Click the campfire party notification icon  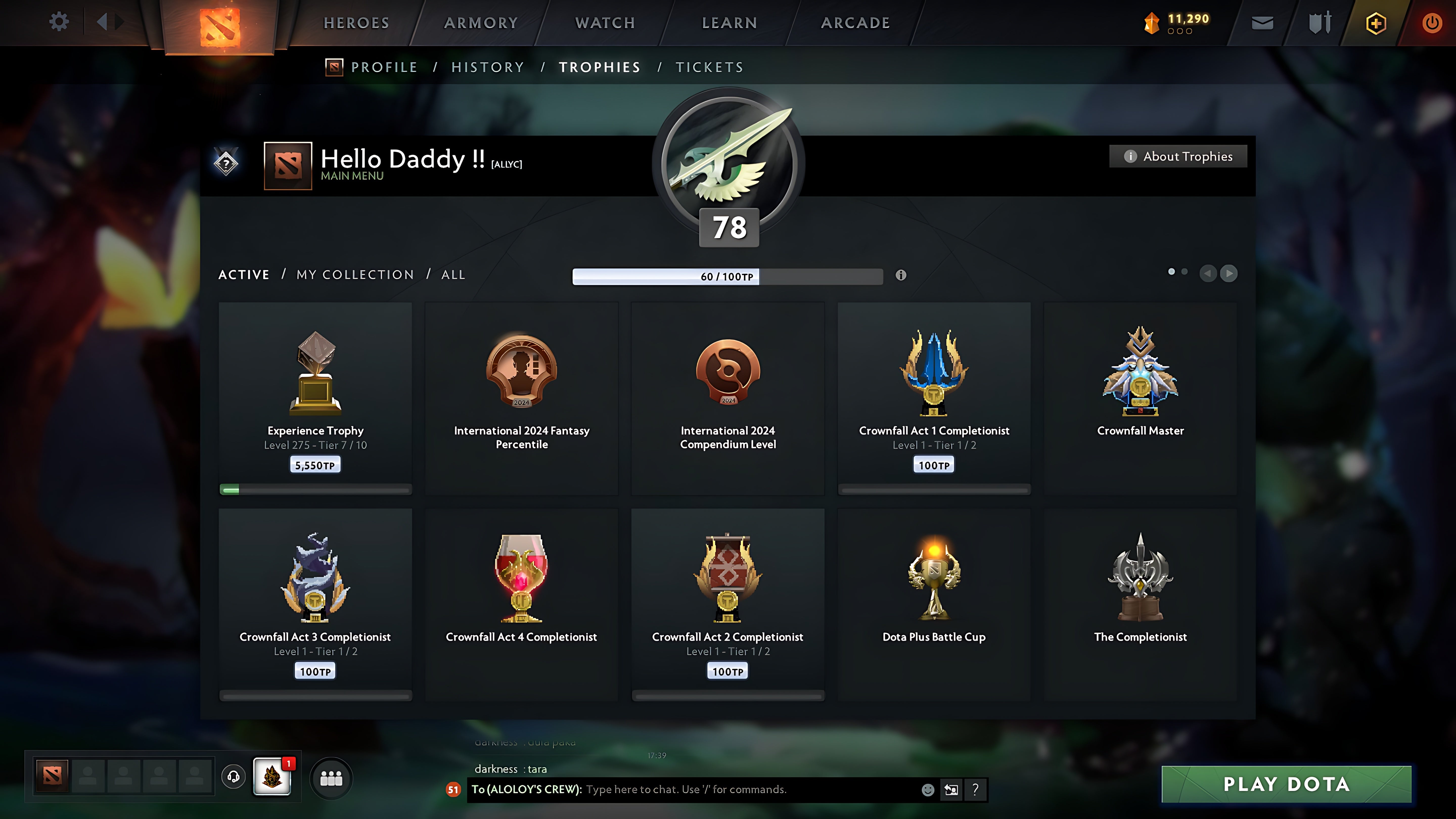click(x=272, y=776)
